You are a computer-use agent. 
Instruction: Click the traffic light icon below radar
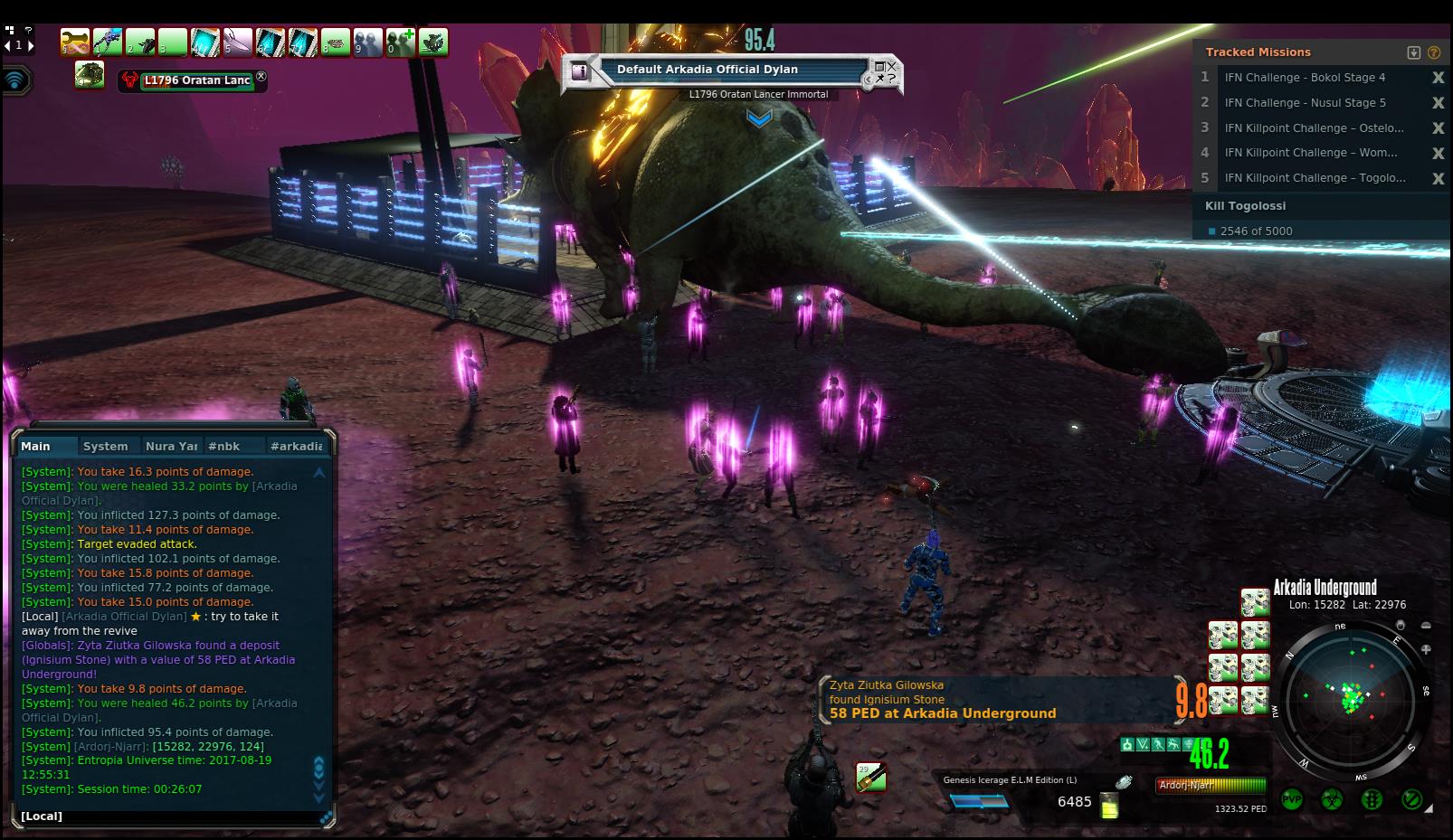(x=1372, y=799)
